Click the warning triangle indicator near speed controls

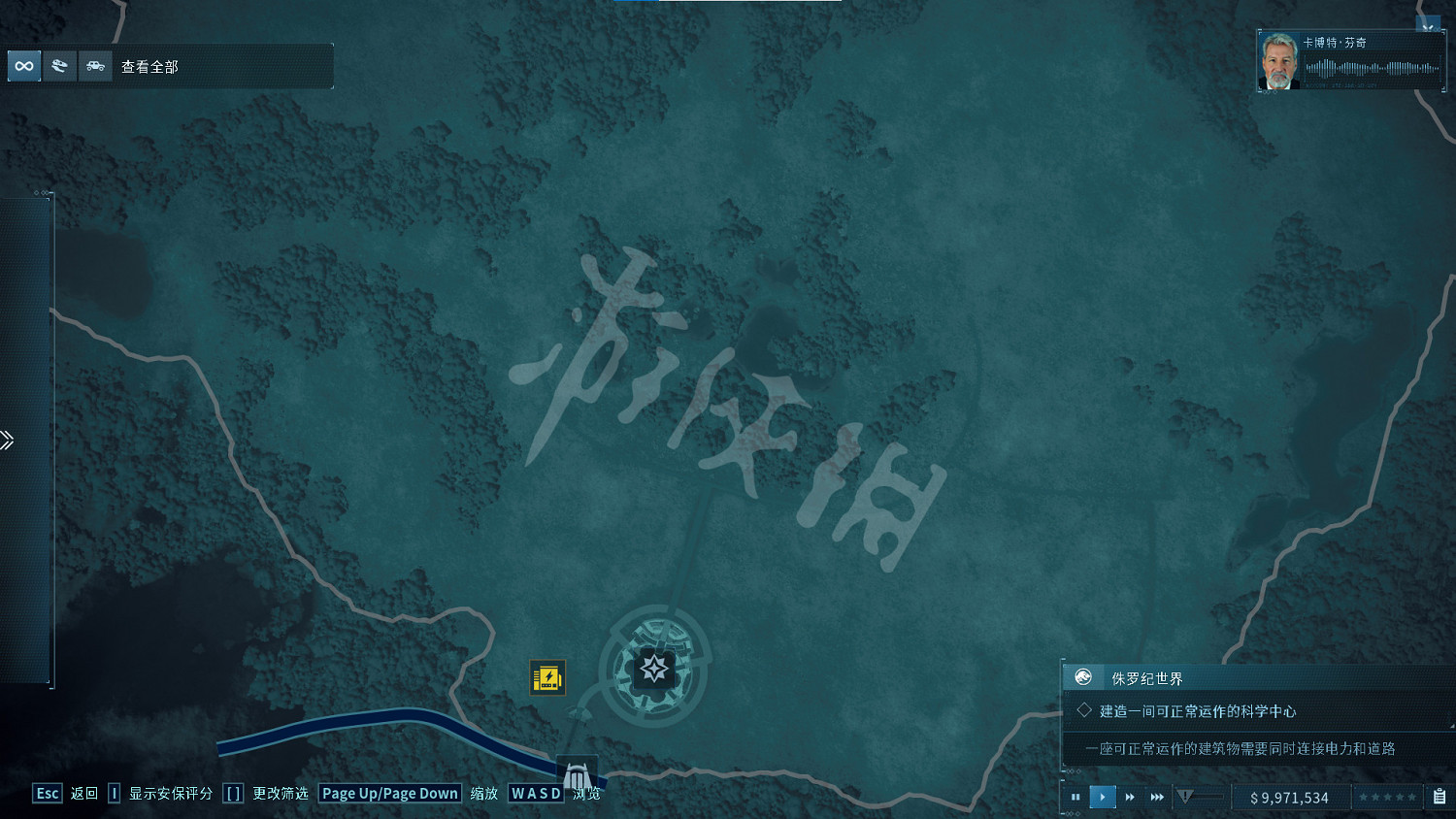1184,796
